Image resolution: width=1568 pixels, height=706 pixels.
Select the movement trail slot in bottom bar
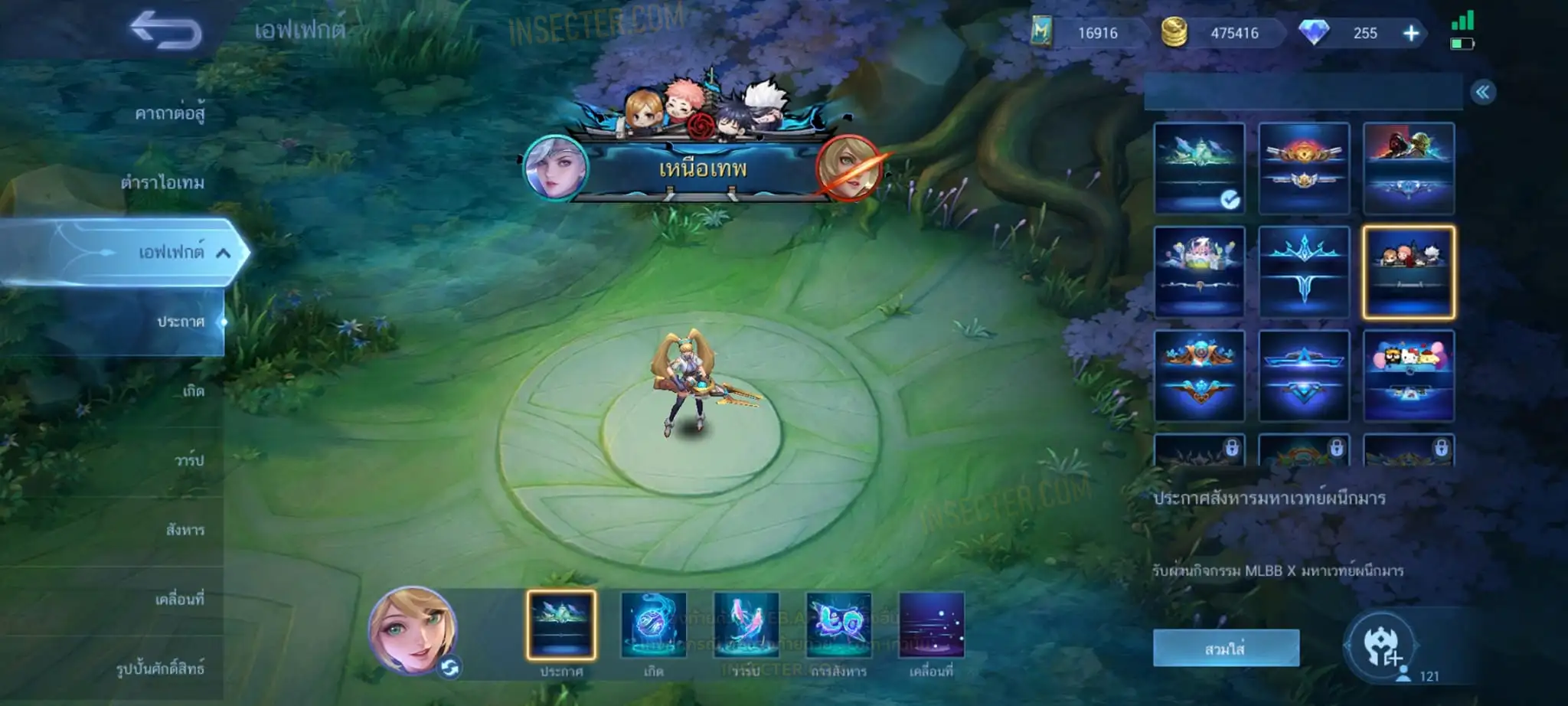click(x=931, y=624)
